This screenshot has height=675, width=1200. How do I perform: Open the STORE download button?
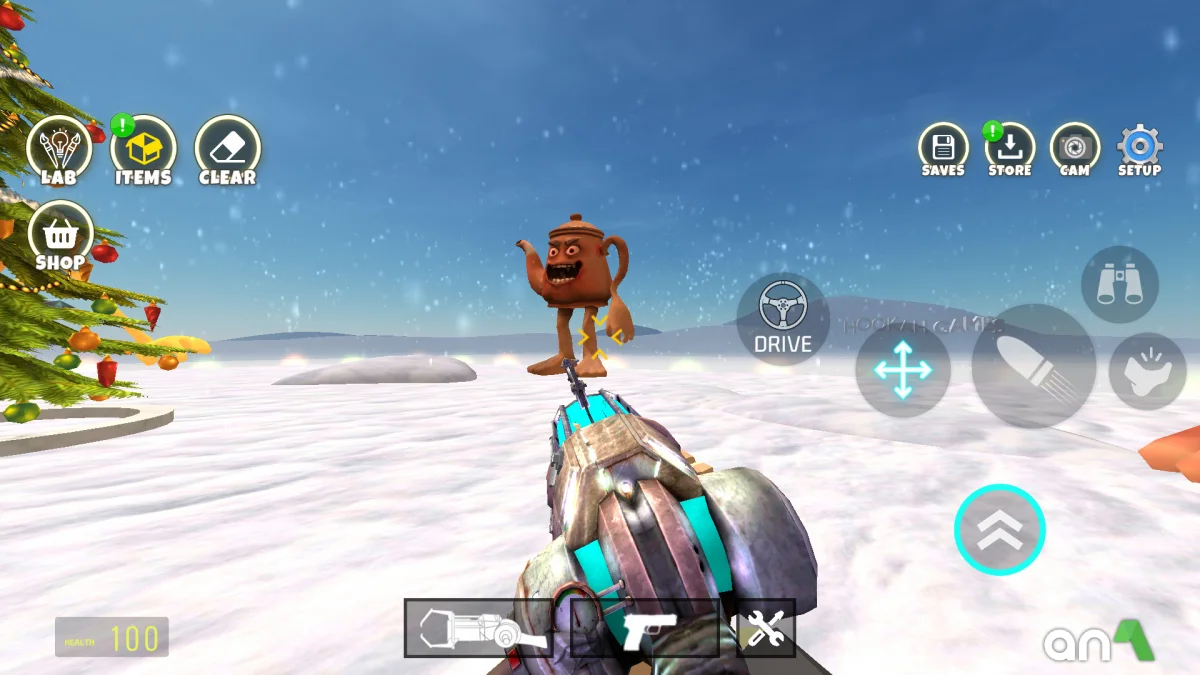click(x=1010, y=149)
